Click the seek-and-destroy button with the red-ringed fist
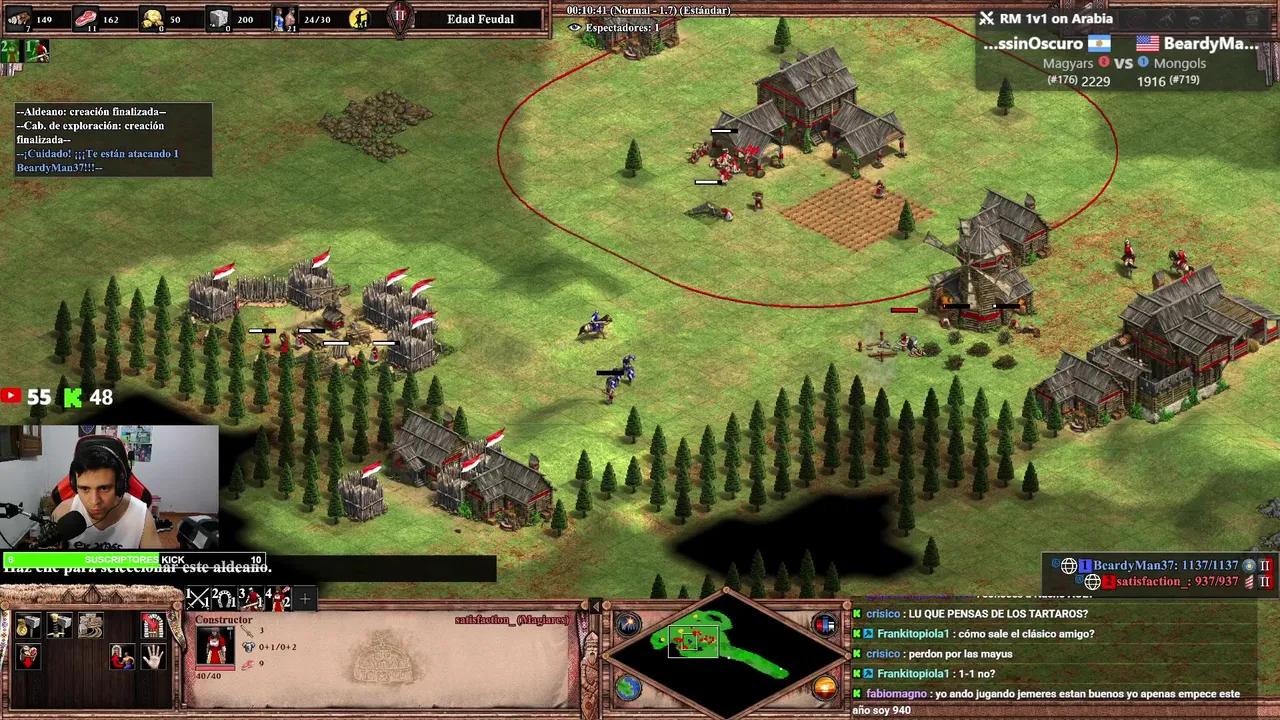The height and width of the screenshot is (720, 1280). 153,626
